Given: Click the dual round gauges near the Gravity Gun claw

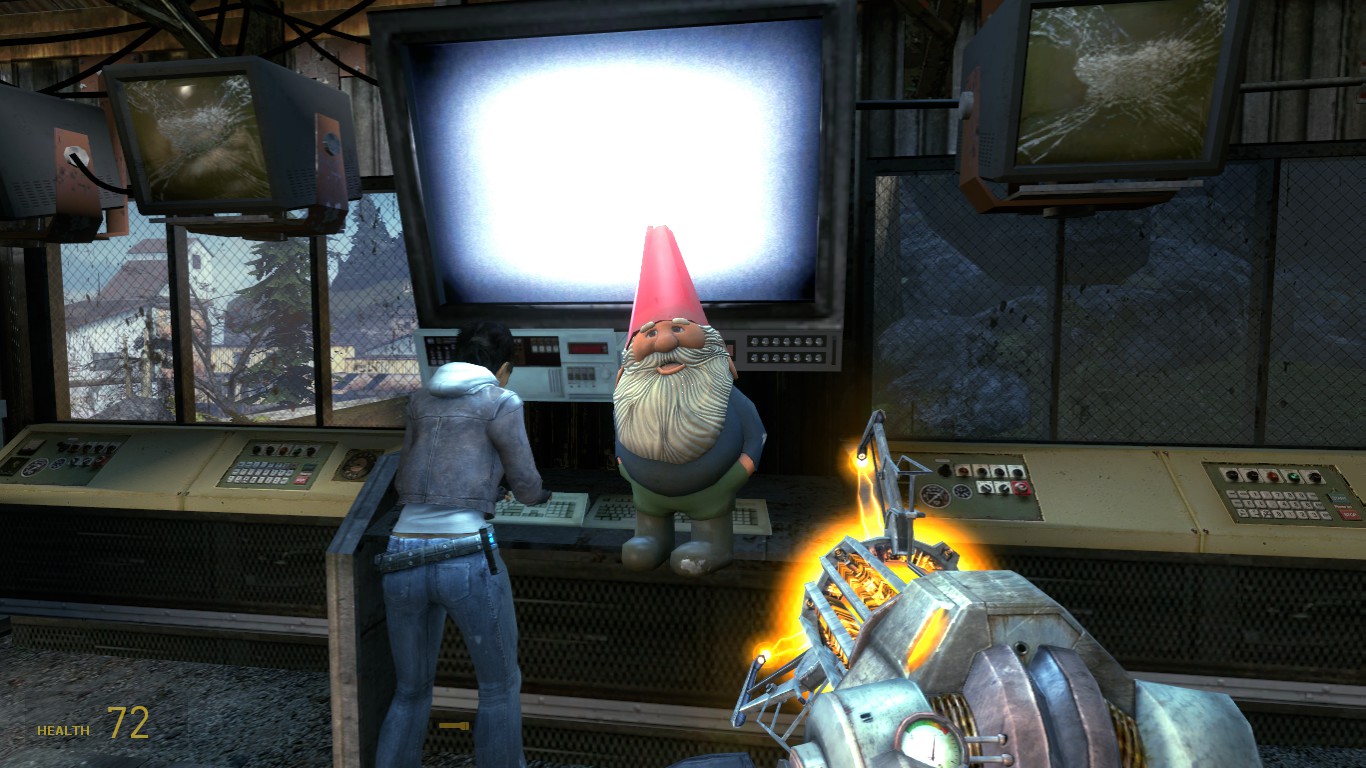Looking at the screenshot, I should click(x=948, y=492).
